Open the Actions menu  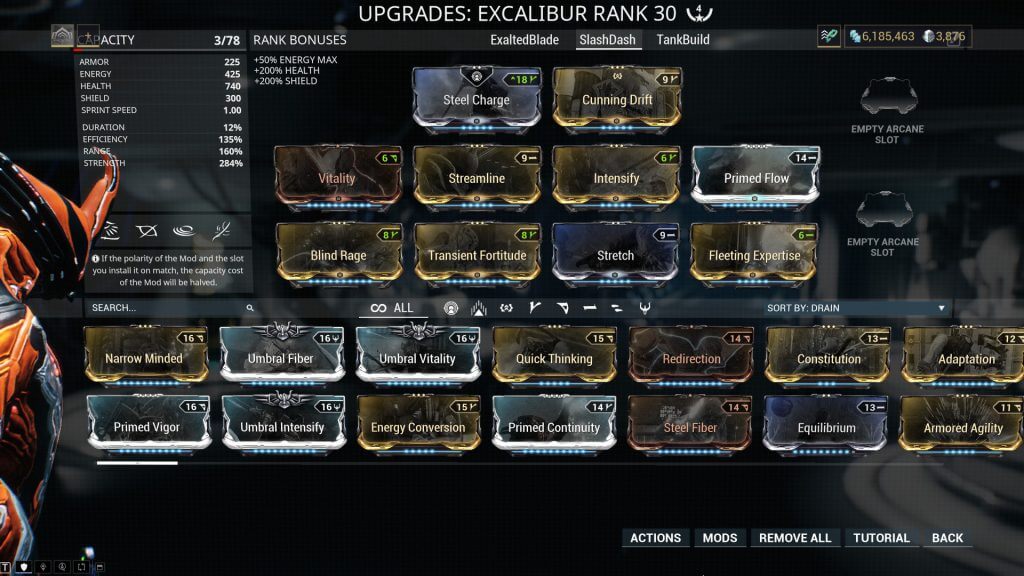point(656,538)
